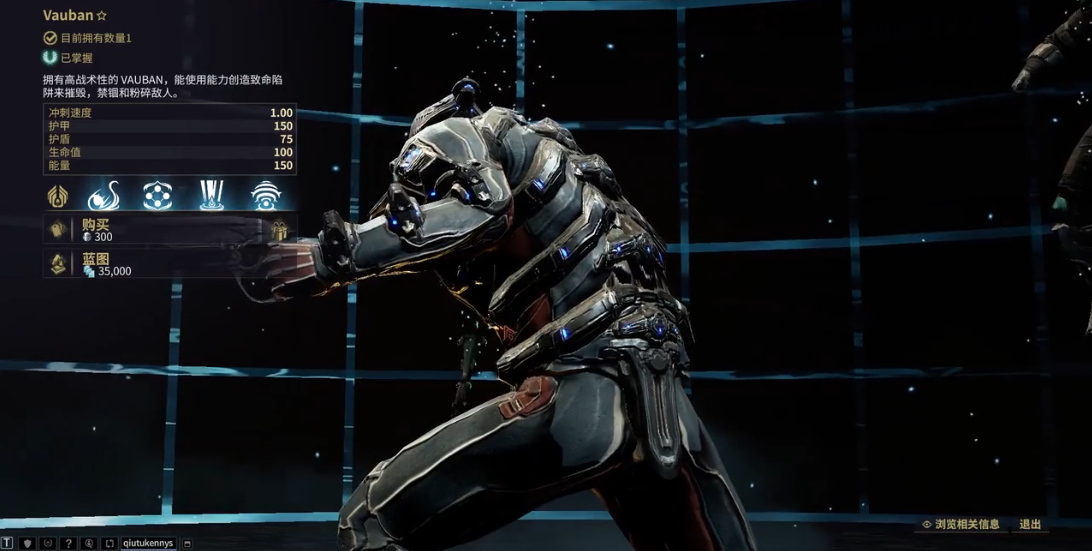Select the five-dot cluster ability icon

pyautogui.click(x=156, y=195)
